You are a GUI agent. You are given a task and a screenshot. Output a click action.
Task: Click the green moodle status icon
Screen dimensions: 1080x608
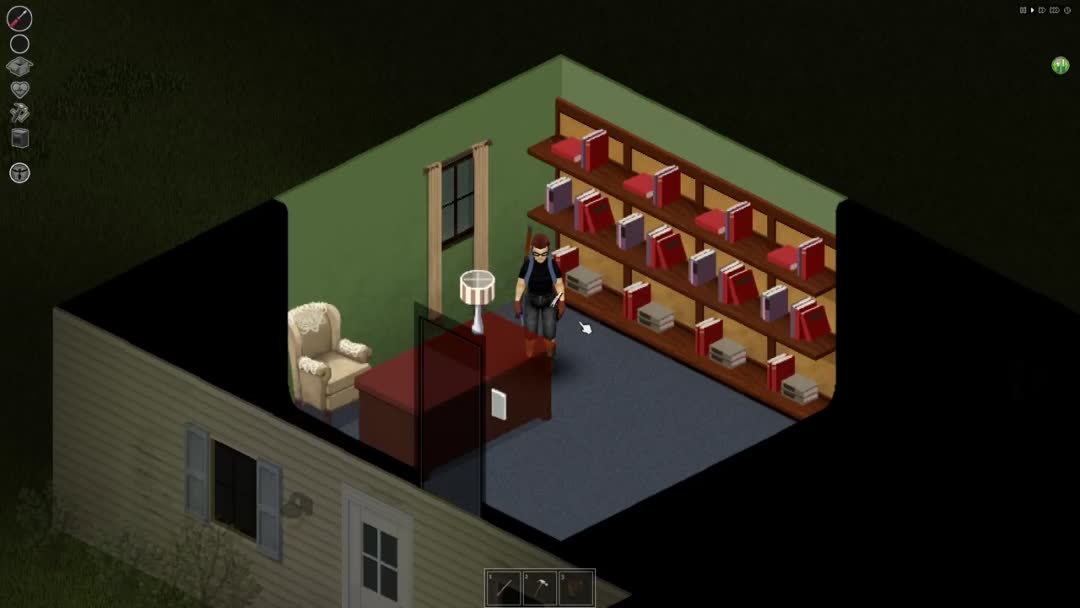pyautogui.click(x=1060, y=66)
